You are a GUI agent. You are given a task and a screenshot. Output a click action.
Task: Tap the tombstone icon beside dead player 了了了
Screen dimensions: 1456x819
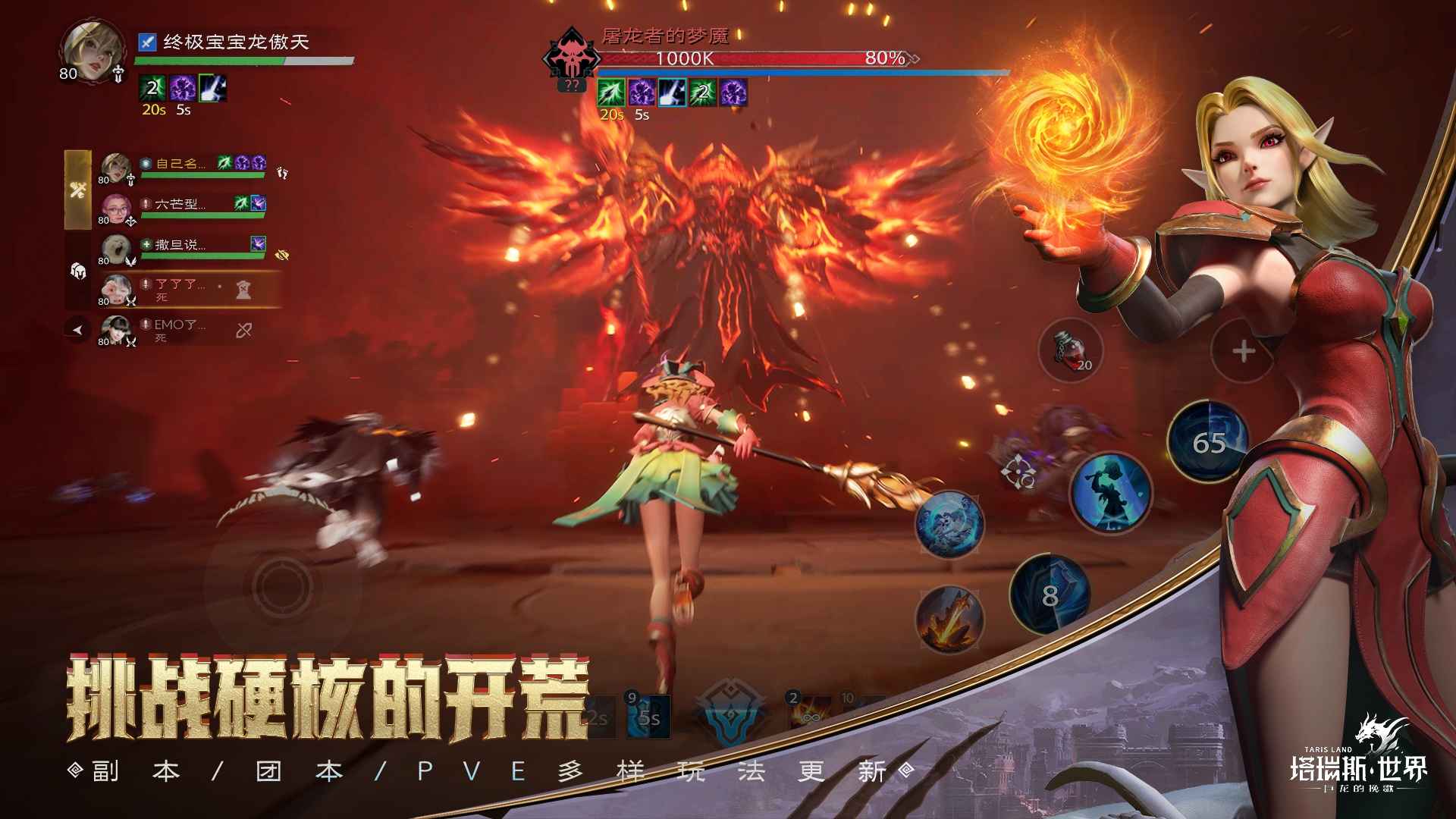tap(244, 291)
